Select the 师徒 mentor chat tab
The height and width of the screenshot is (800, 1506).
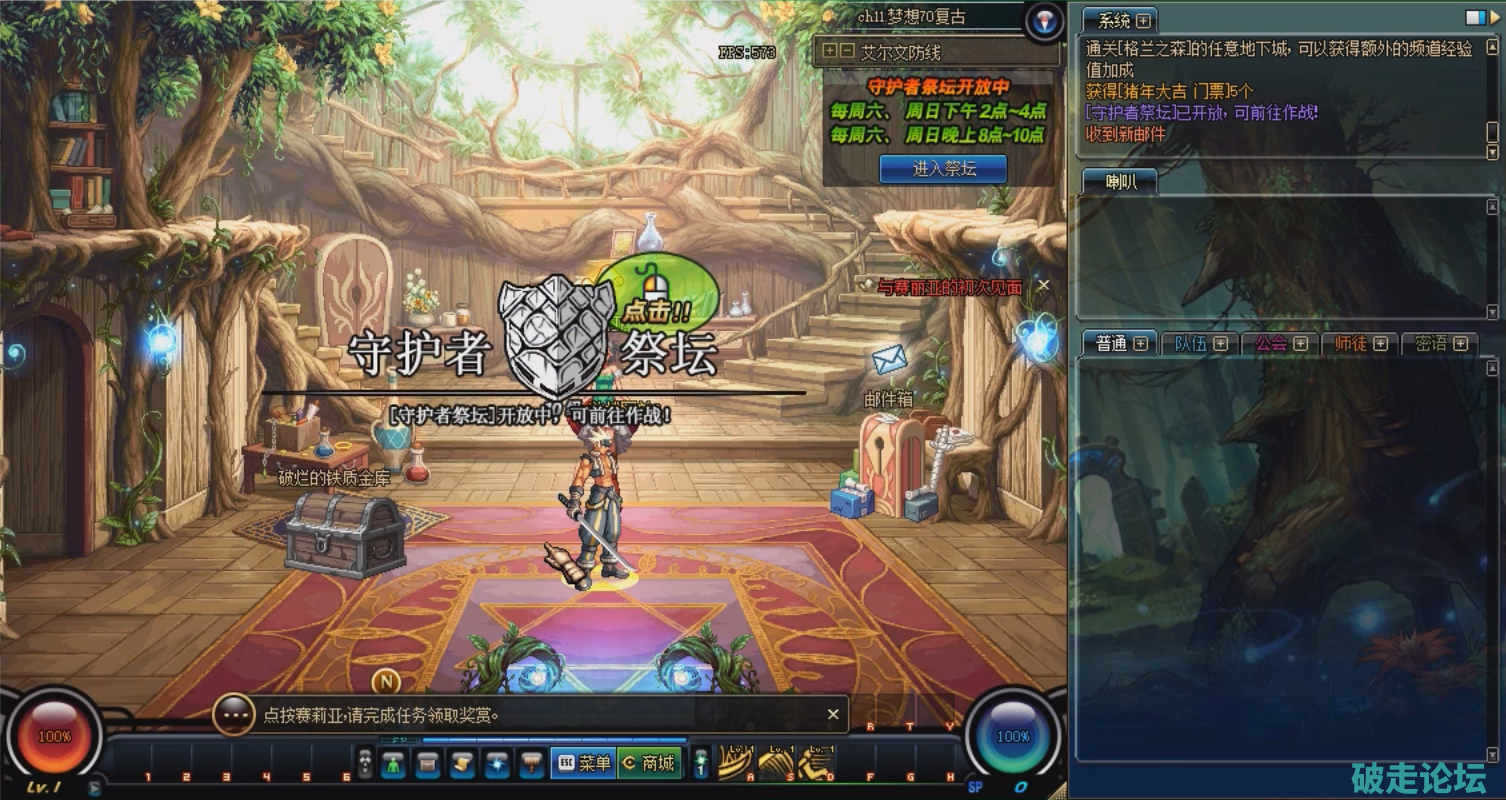[1351, 344]
